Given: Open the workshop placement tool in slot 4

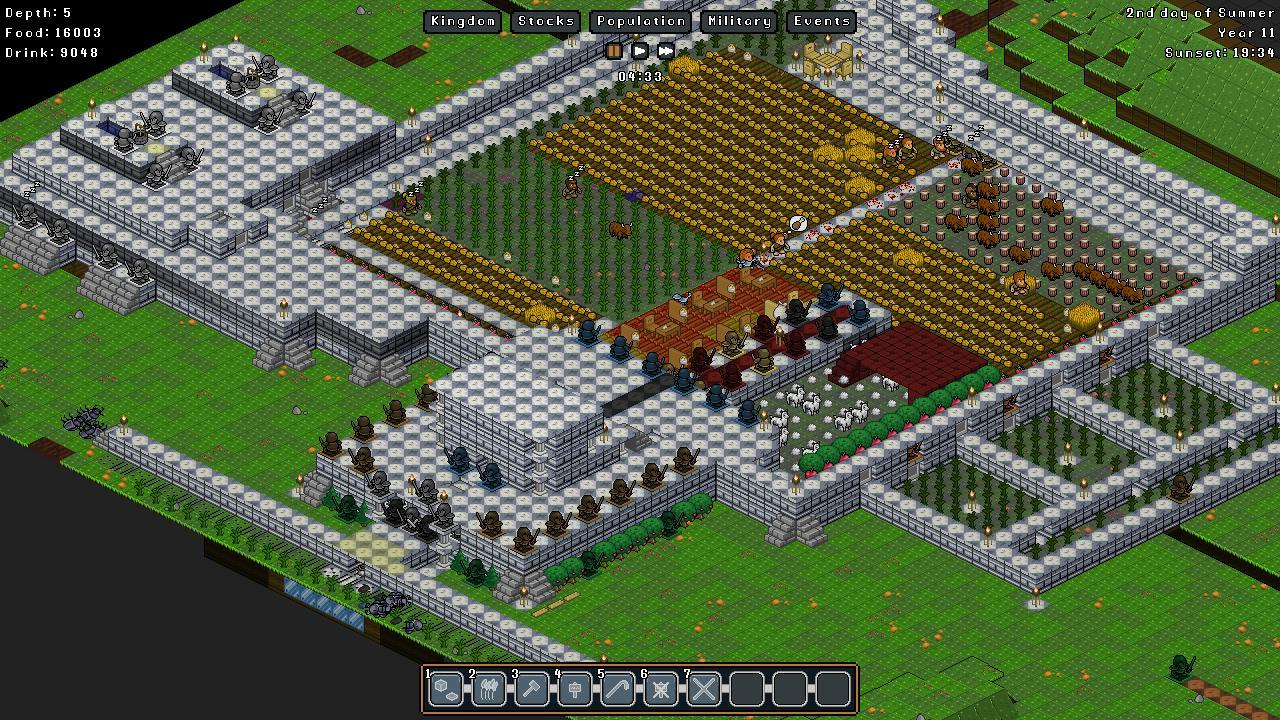Looking at the screenshot, I should 574,688.
